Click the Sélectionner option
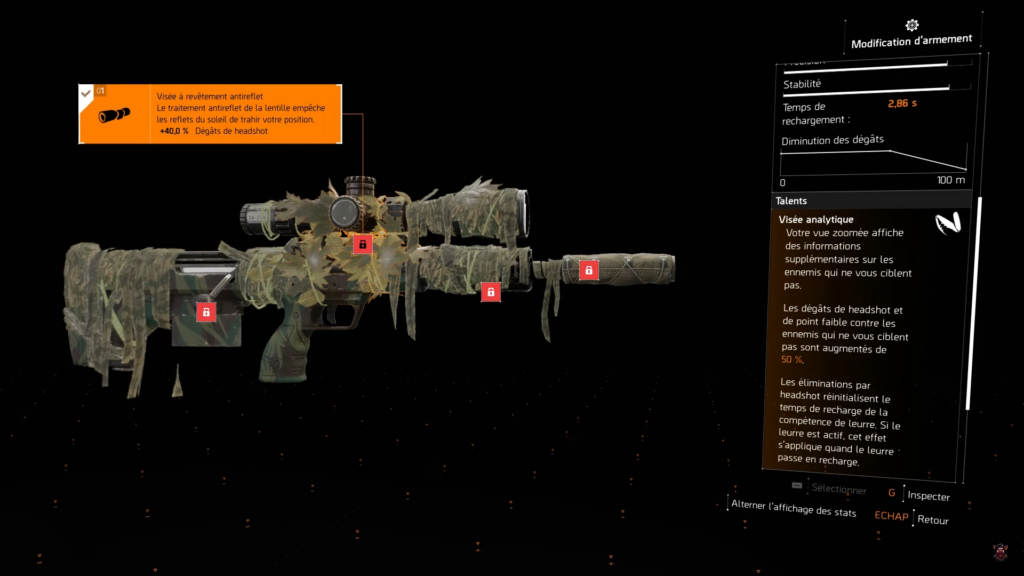 [838, 490]
